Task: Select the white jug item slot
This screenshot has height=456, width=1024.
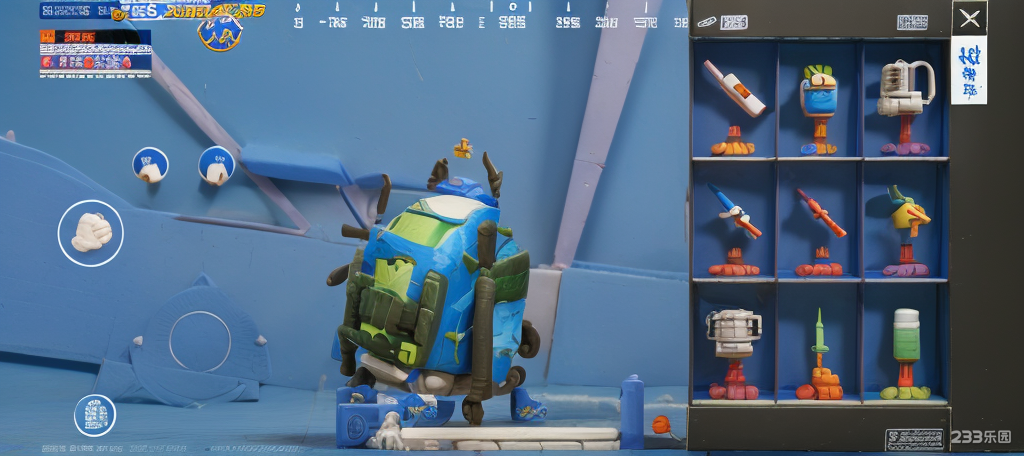Action: coord(905,100)
